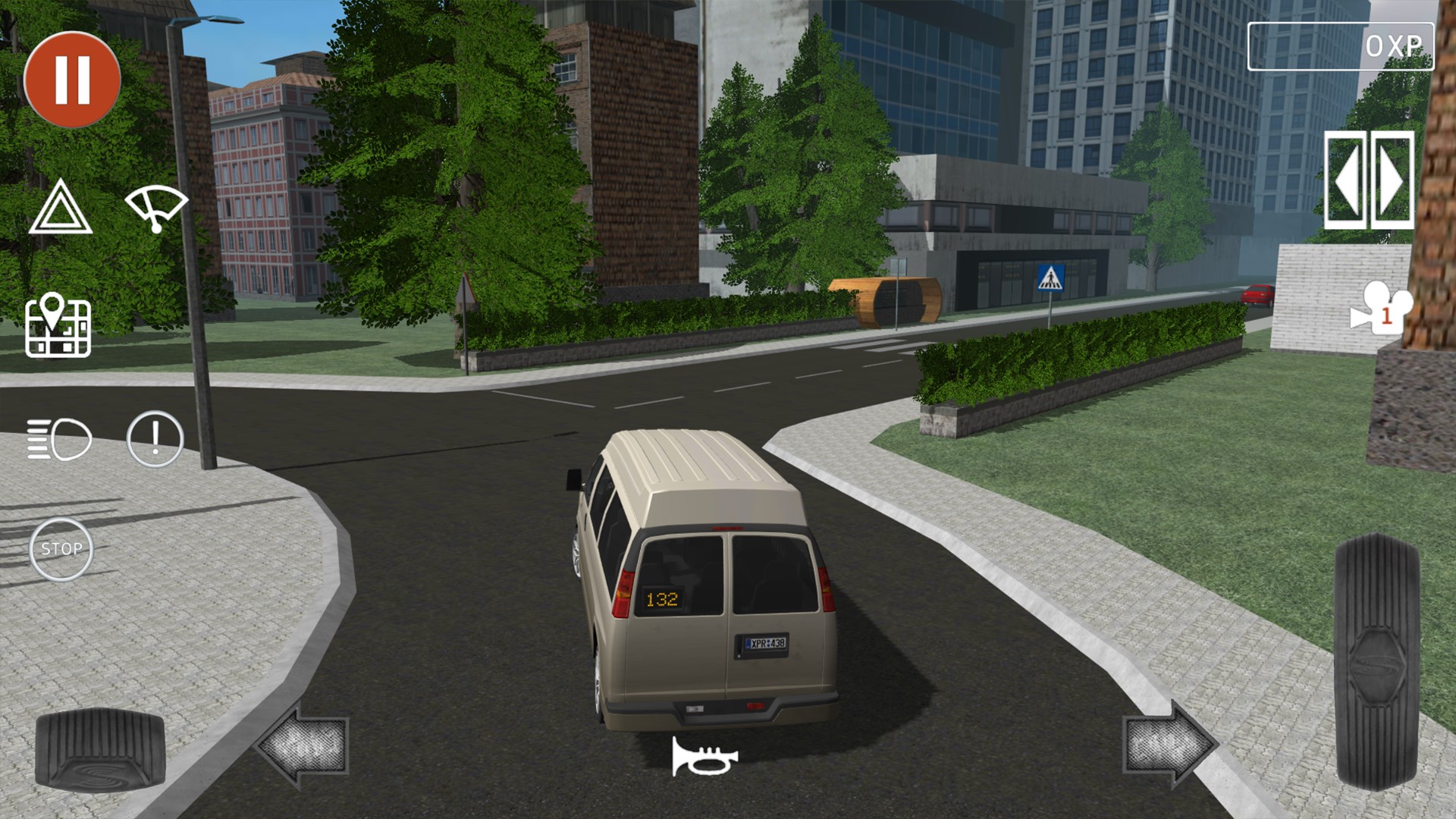Switch on the headlights
The height and width of the screenshot is (819, 1456).
59,438
